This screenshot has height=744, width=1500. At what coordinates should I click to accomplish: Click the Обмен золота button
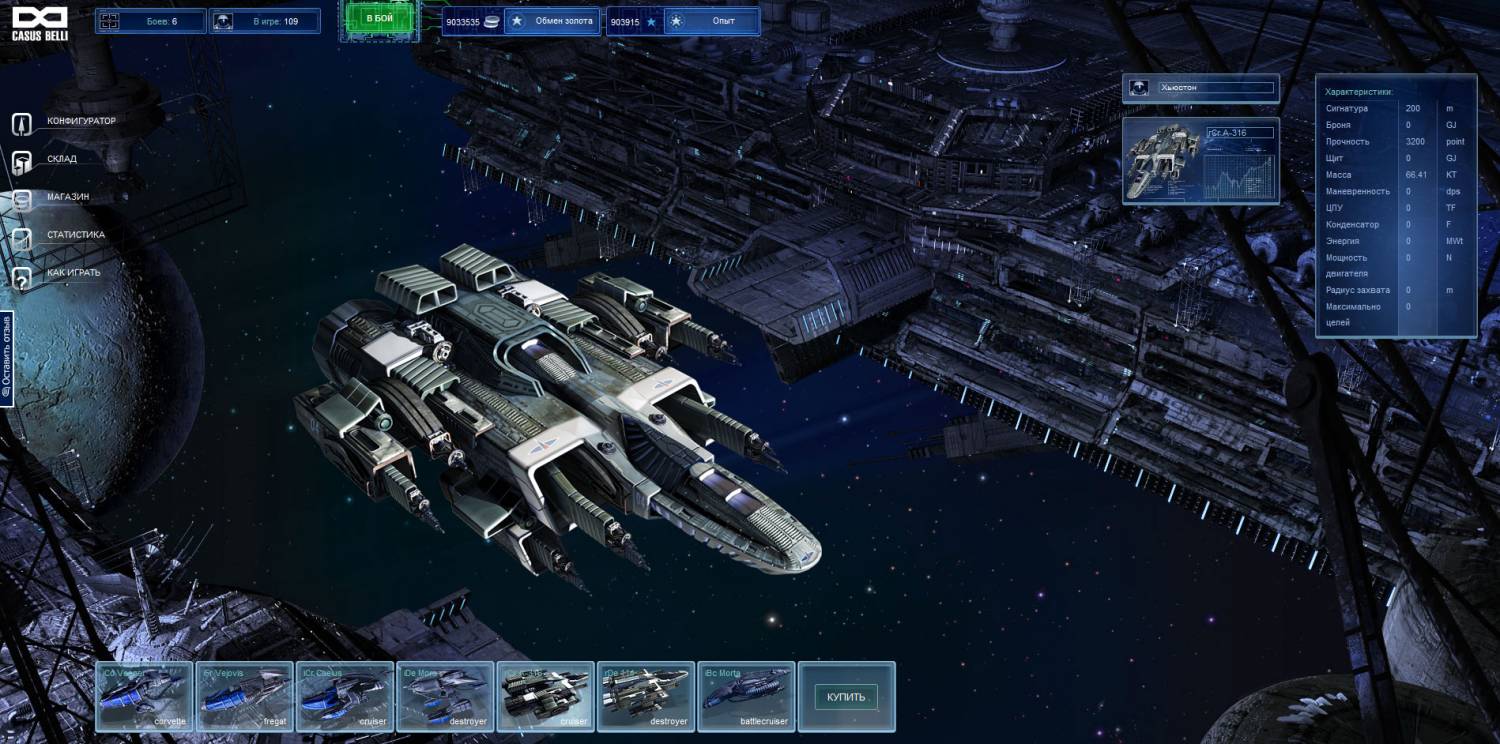coord(550,21)
